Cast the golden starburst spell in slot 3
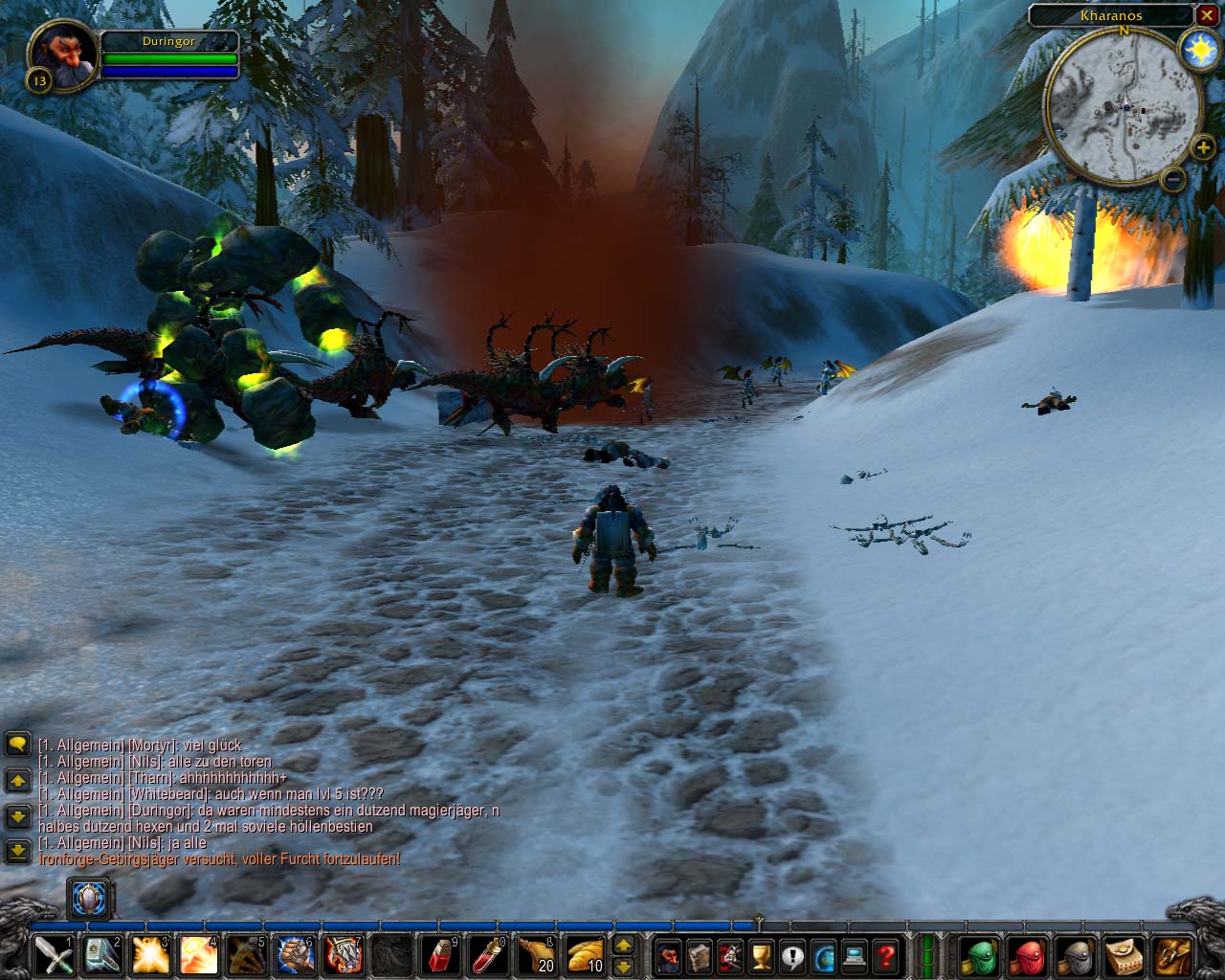This screenshot has width=1225, height=980. [x=150, y=955]
